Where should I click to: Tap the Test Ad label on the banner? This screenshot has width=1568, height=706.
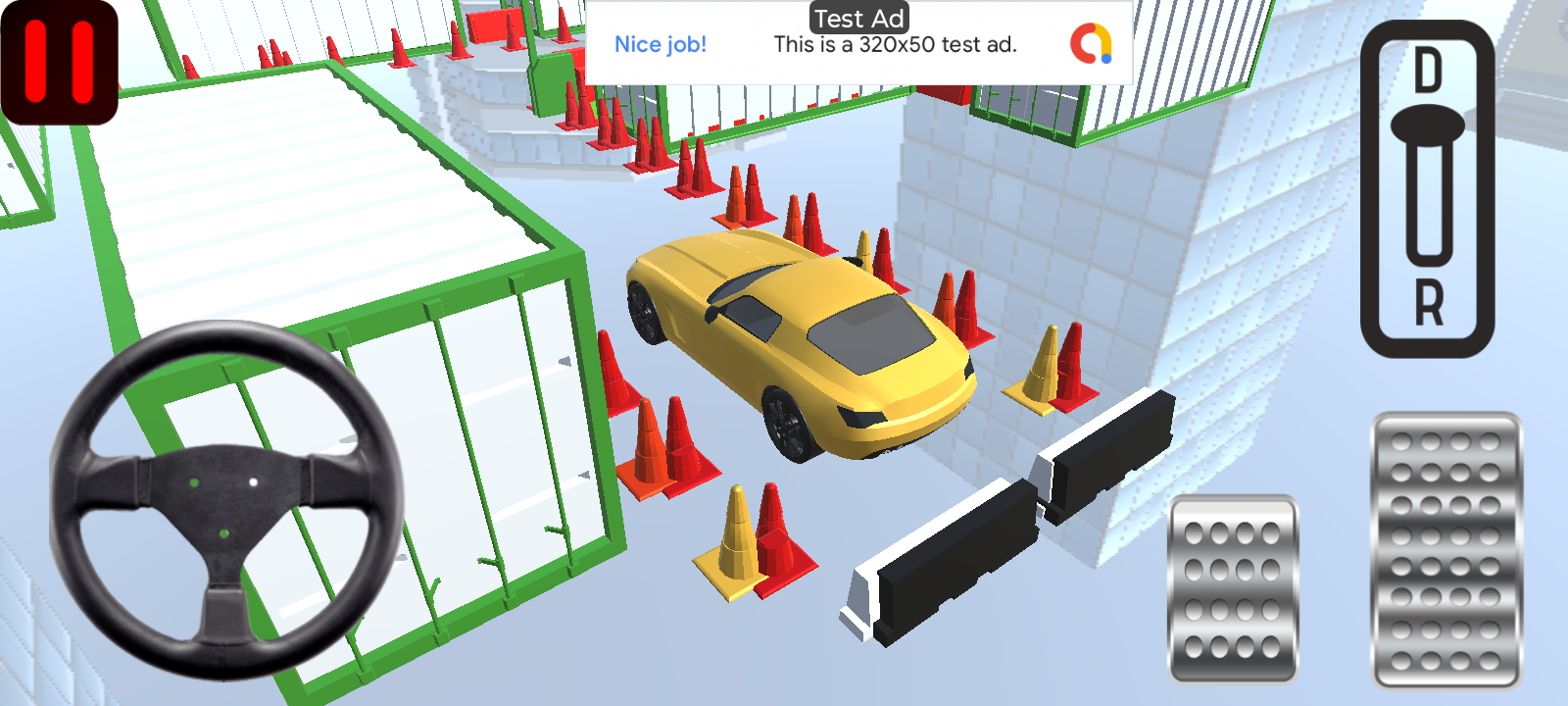857,18
